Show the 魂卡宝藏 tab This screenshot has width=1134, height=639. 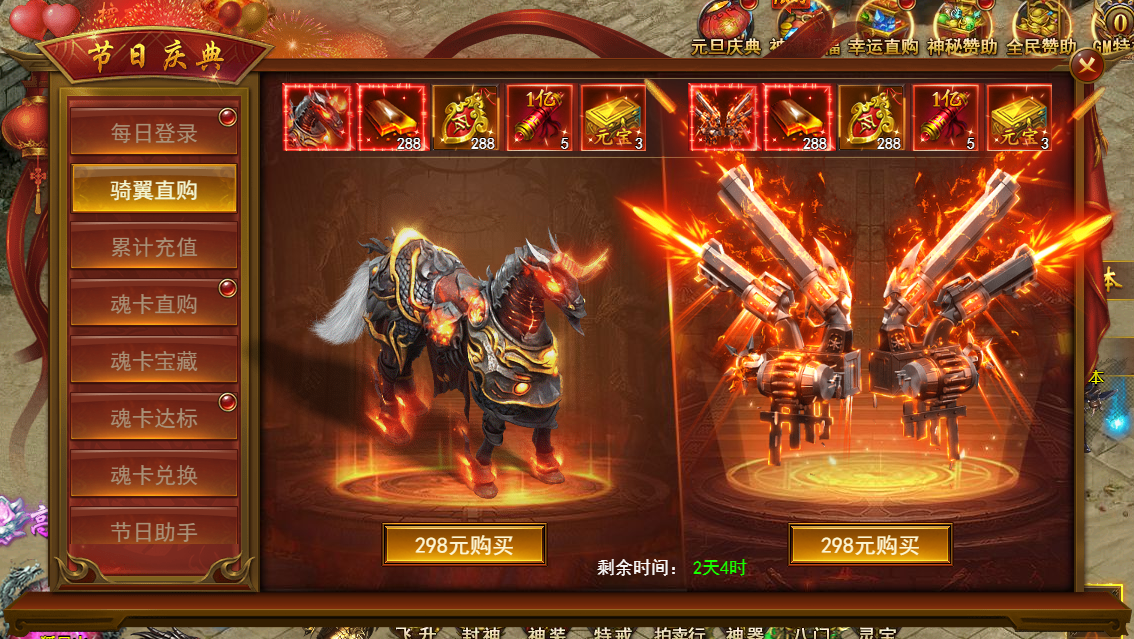pyautogui.click(x=153, y=361)
